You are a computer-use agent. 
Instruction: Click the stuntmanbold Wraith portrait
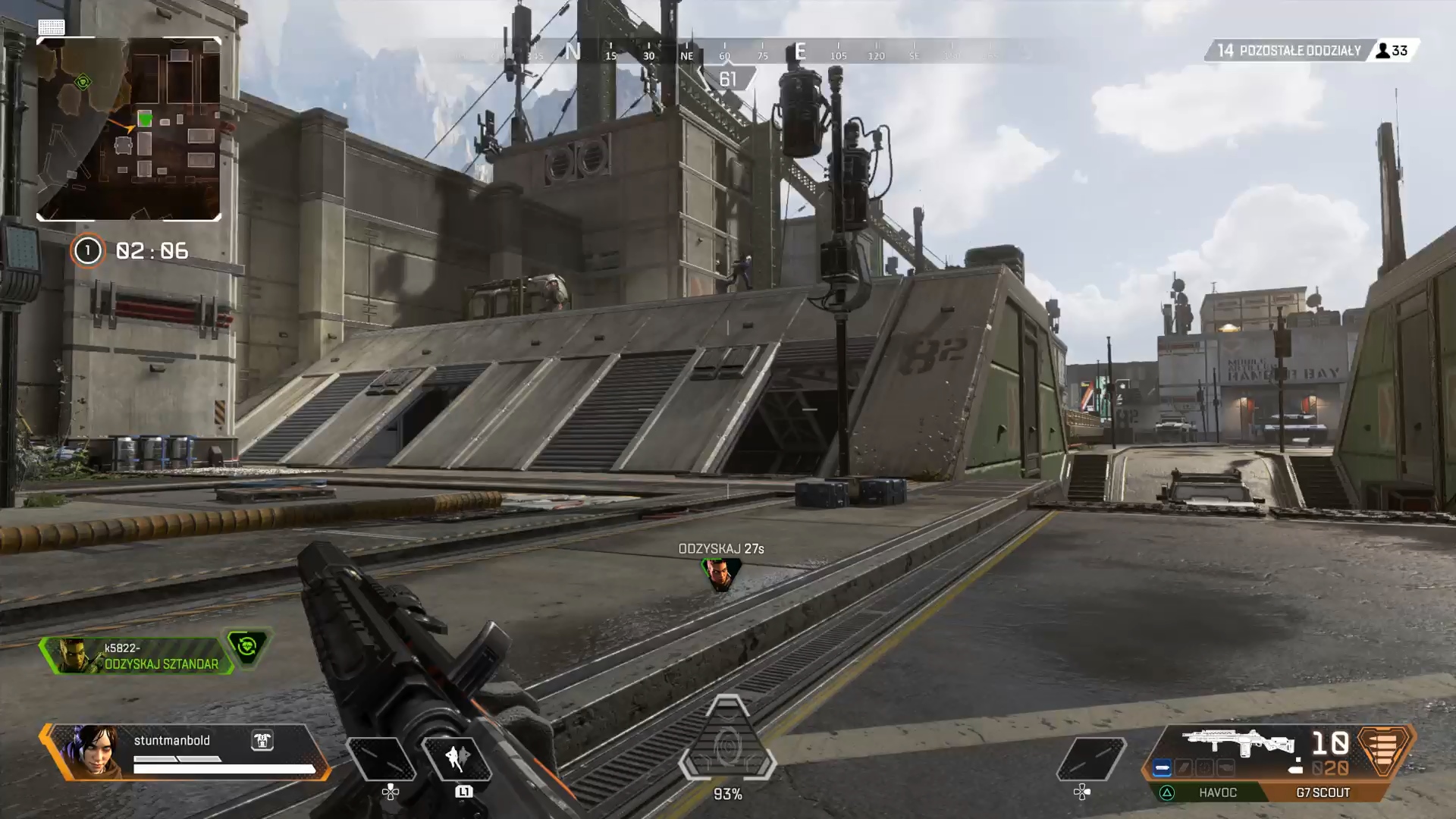[93, 751]
